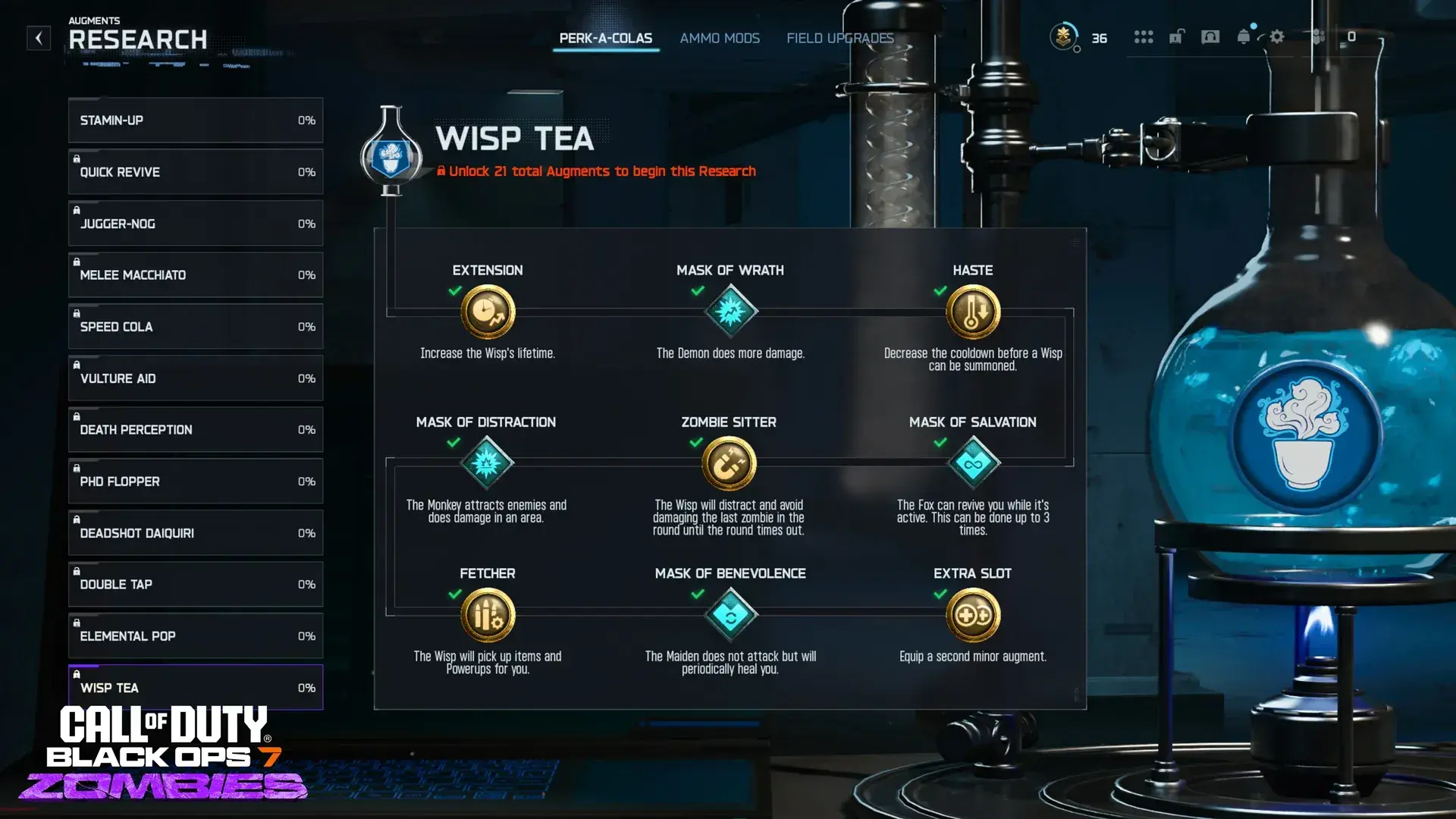Click the Quick Revive 0% progress indicator
Screen dimensions: 1456x819
(306, 171)
